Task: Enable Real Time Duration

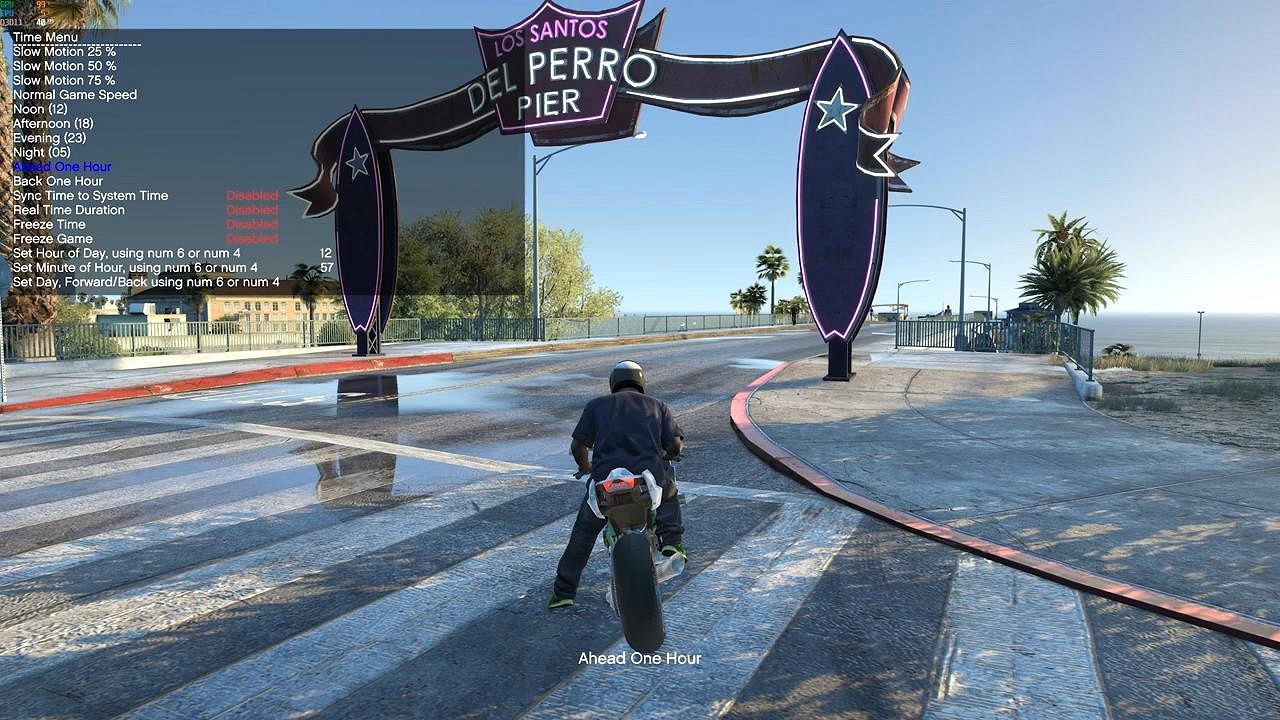Action: (x=68, y=209)
